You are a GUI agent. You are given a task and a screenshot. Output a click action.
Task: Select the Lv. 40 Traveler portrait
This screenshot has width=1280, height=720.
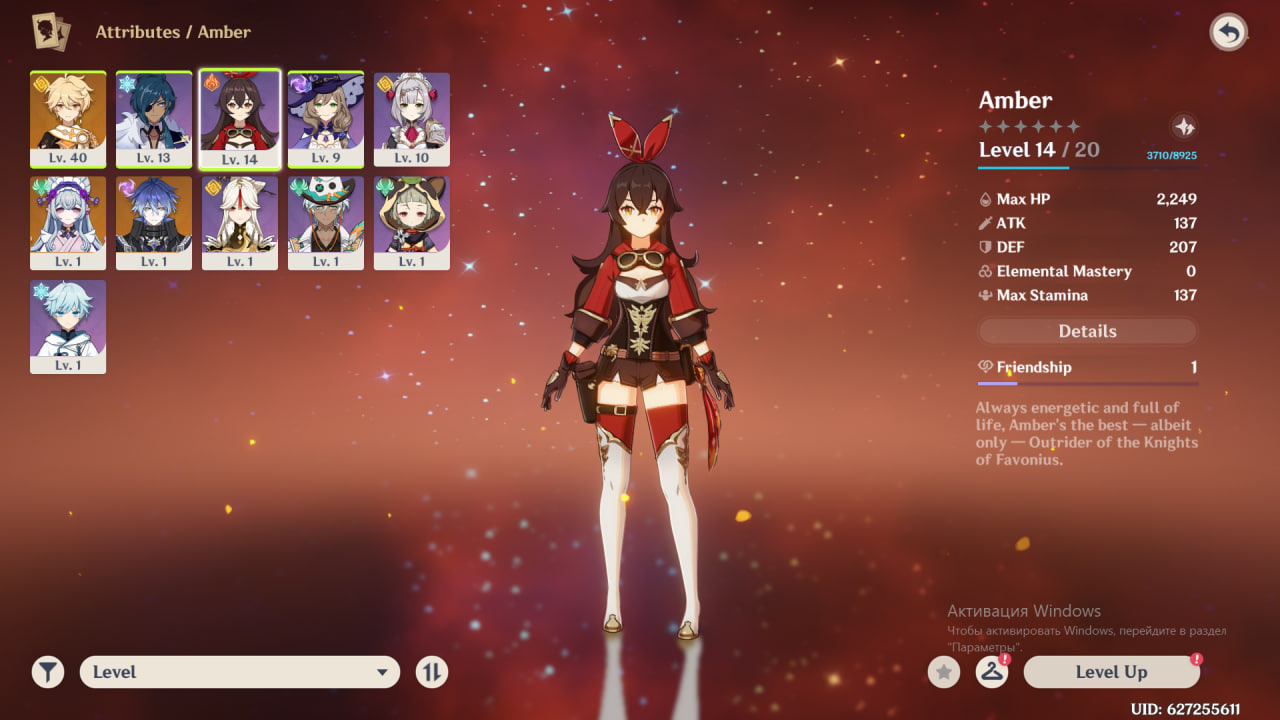pyautogui.click(x=68, y=119)
